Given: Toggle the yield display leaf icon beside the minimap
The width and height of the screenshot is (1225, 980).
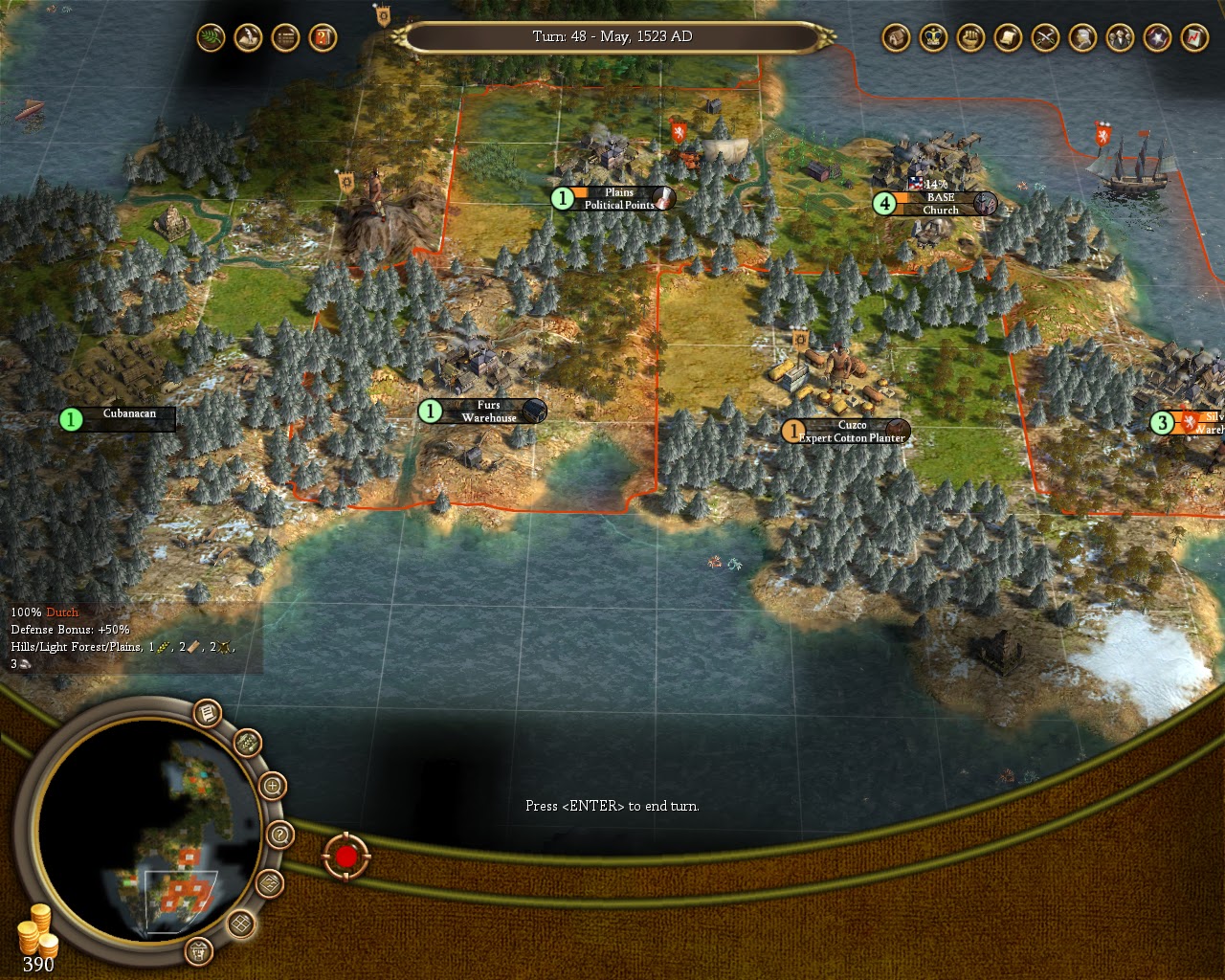Looking at the screenshot, I should 247,744.
